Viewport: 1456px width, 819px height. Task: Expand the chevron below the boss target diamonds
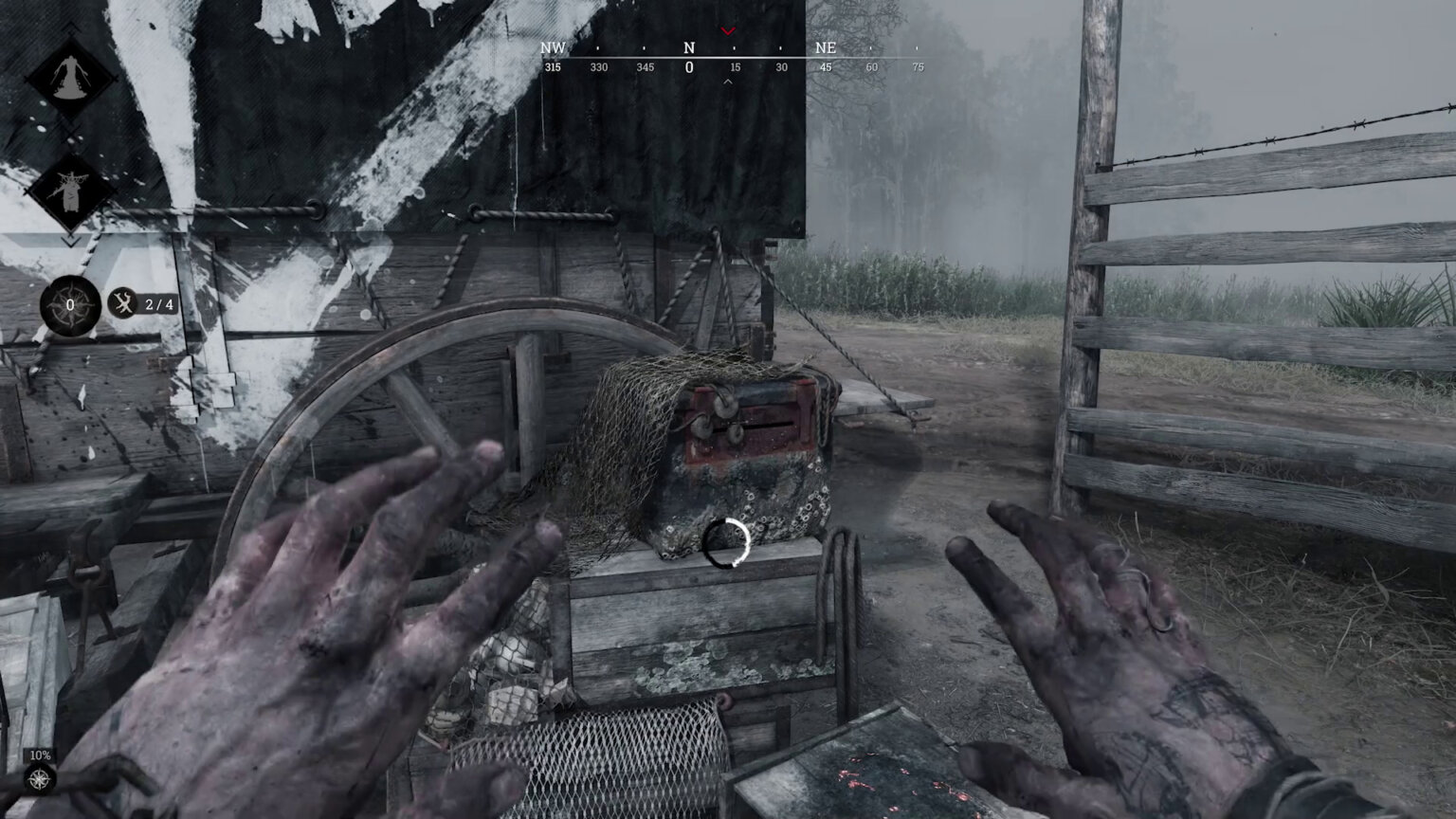pos(70,243)
